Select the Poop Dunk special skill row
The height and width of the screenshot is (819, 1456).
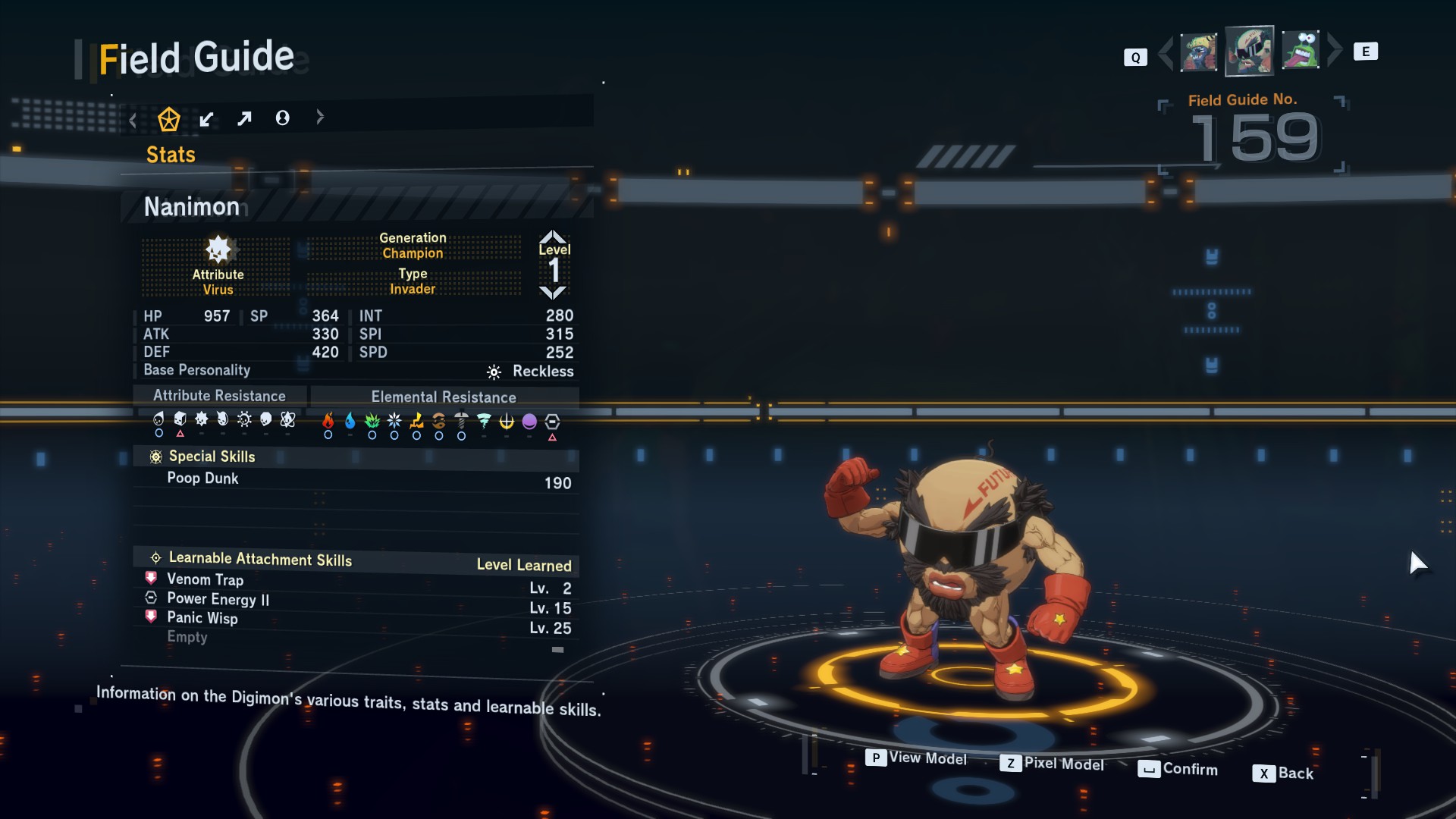[356, 480]
